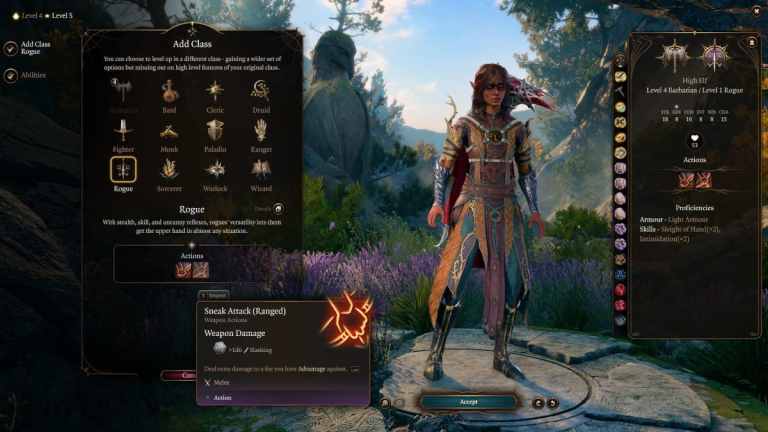
Task: Click the right arrow next to Accept
Action: (553, 402)
